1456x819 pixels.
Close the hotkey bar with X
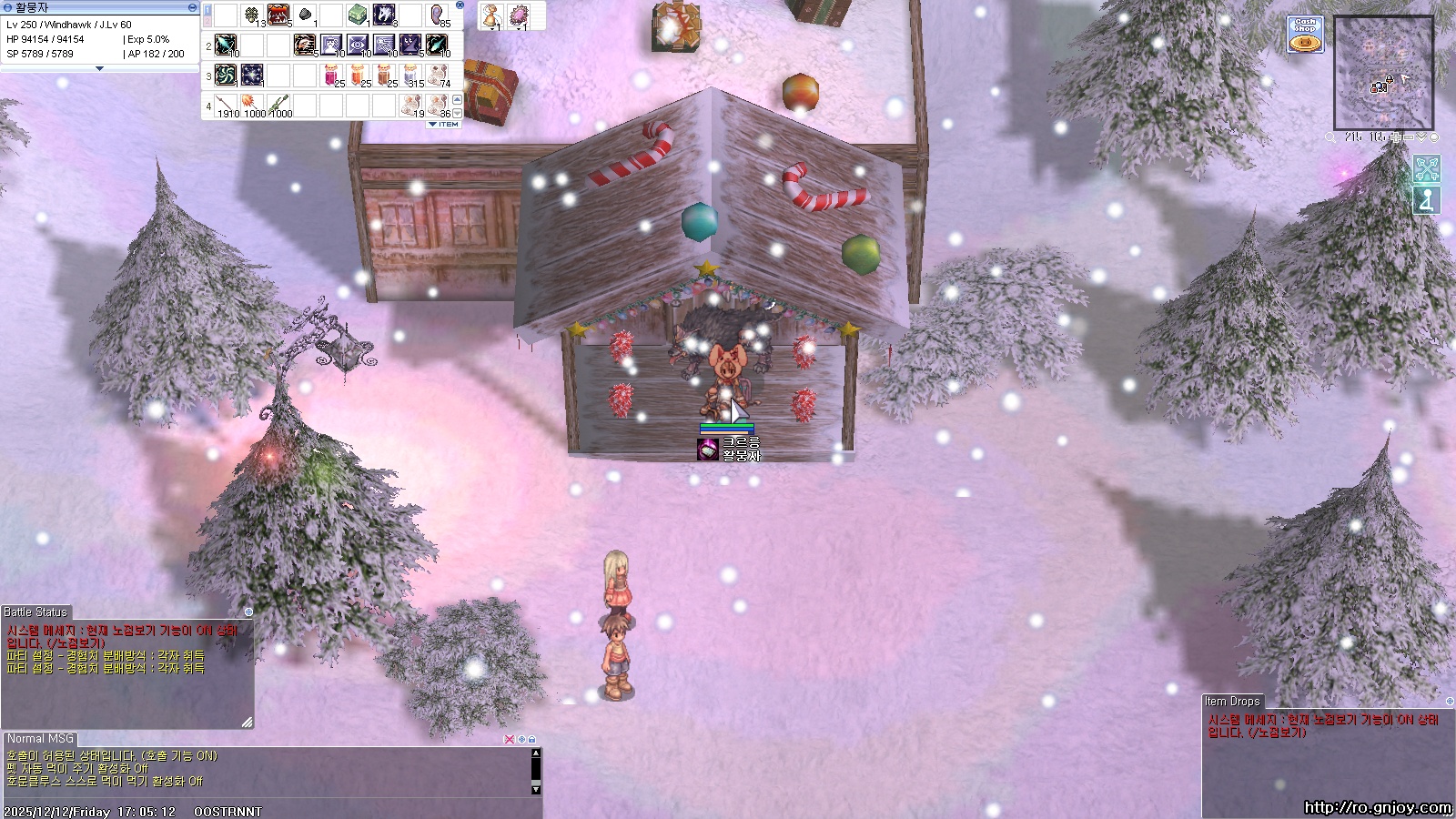pos(460,5)
